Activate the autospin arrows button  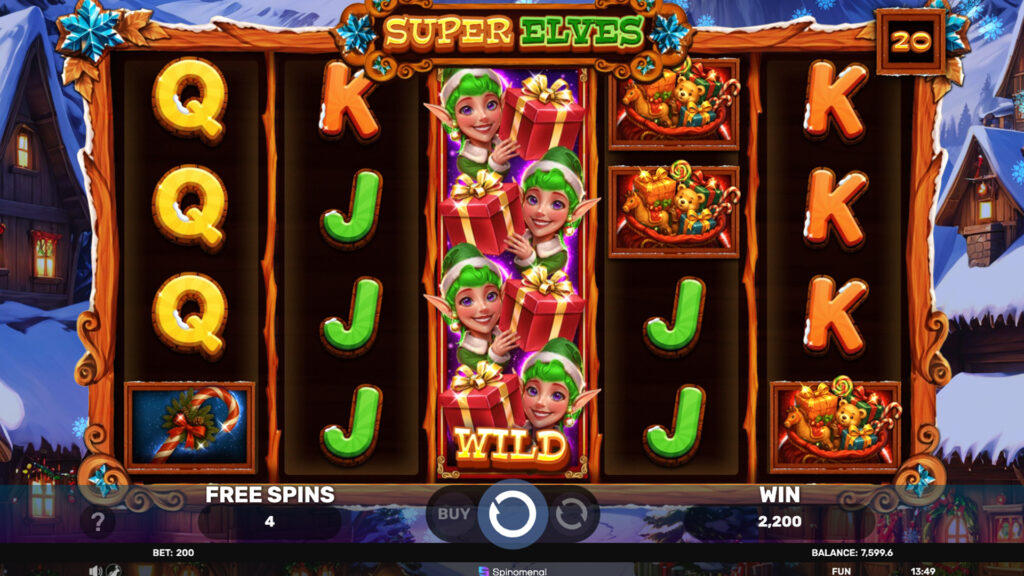(x=571, y=514)
